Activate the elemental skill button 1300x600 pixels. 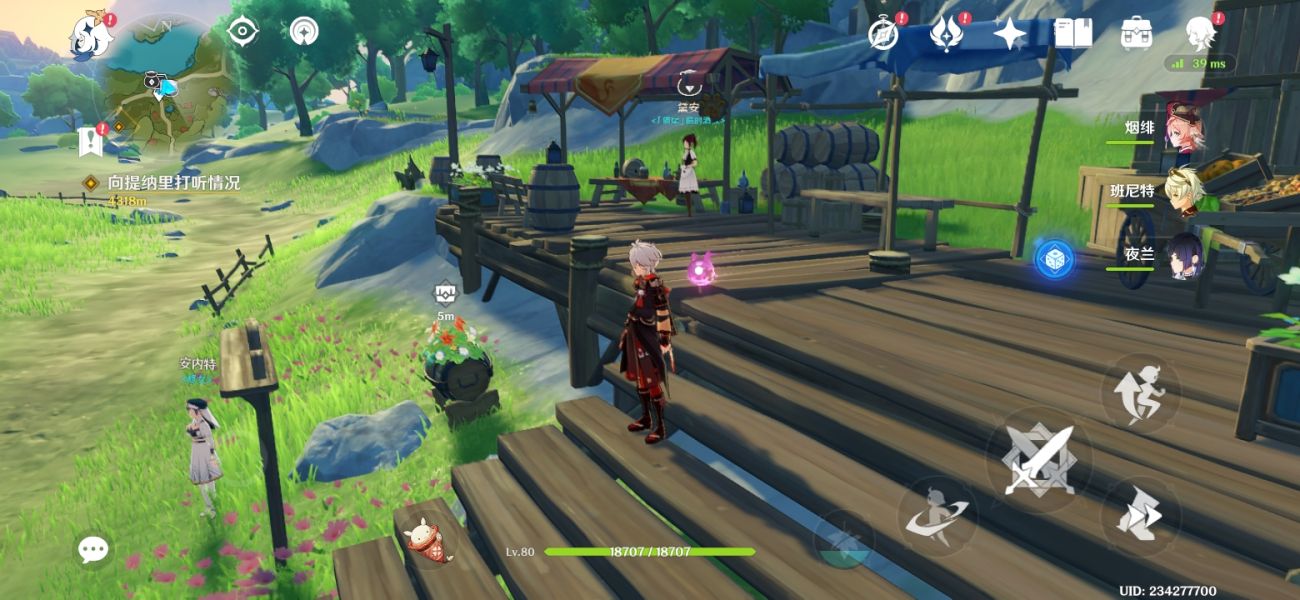tap(935, 513)
